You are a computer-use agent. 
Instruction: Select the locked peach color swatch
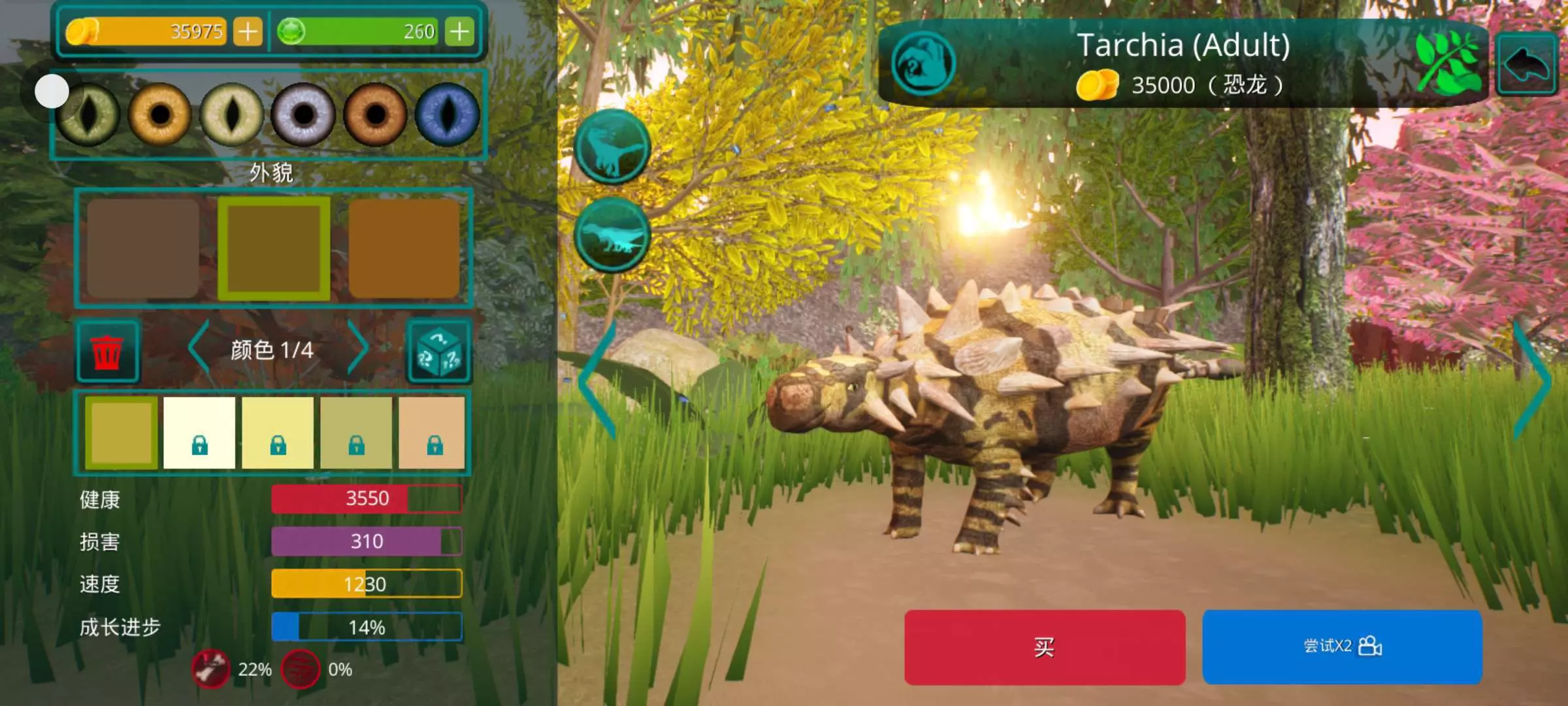[433, 433]
